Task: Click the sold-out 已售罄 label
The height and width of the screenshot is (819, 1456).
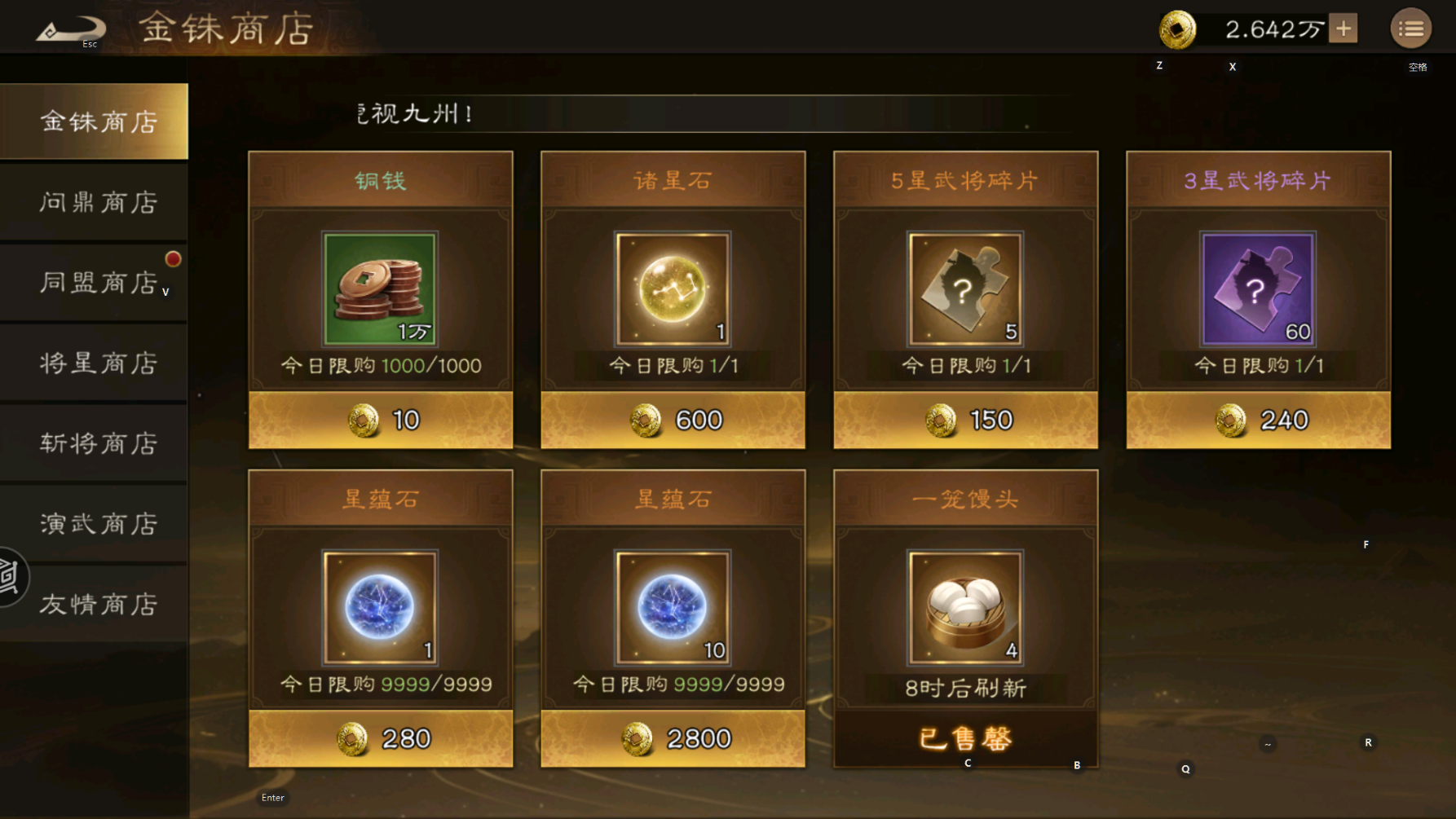Action: point(964,738)
